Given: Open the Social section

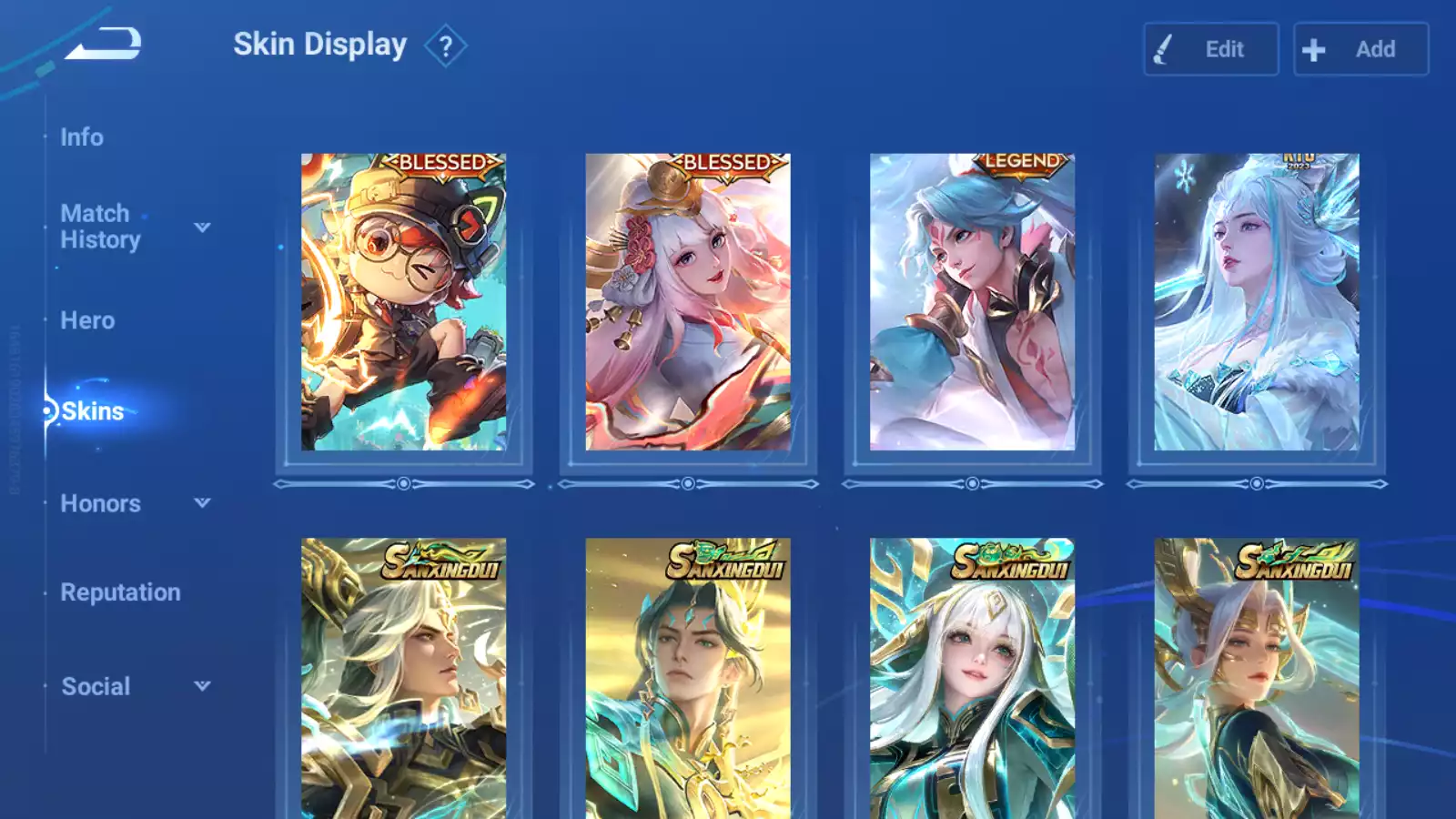Looking at the screenshot, I should pos(96,686).
